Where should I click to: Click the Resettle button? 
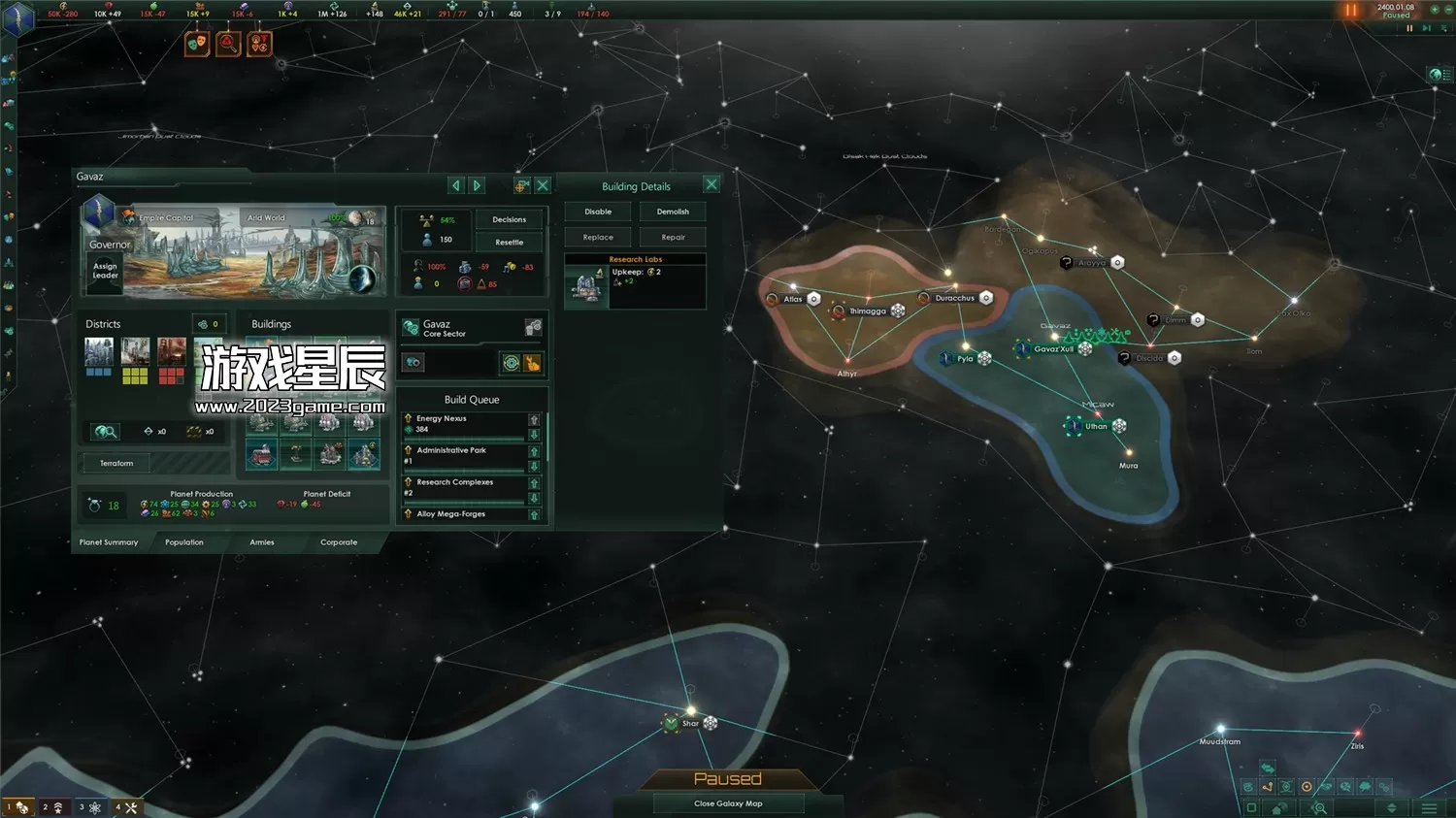coord(509,243)
